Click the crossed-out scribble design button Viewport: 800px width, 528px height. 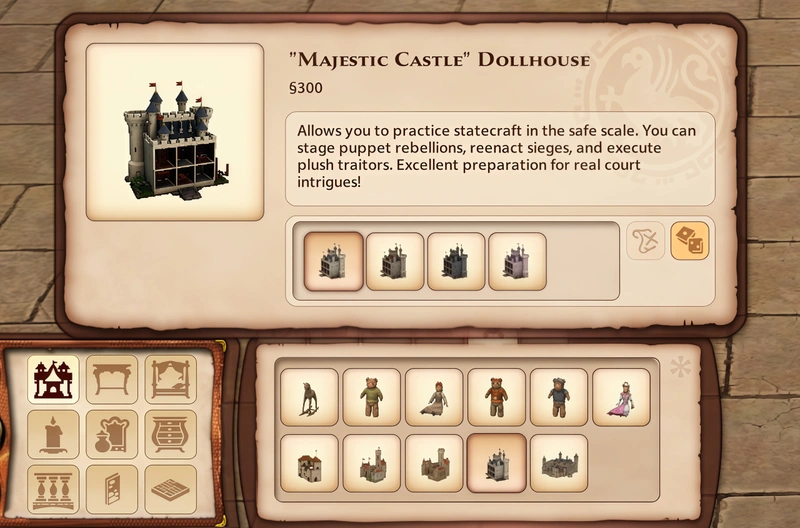tap(646, 241)
